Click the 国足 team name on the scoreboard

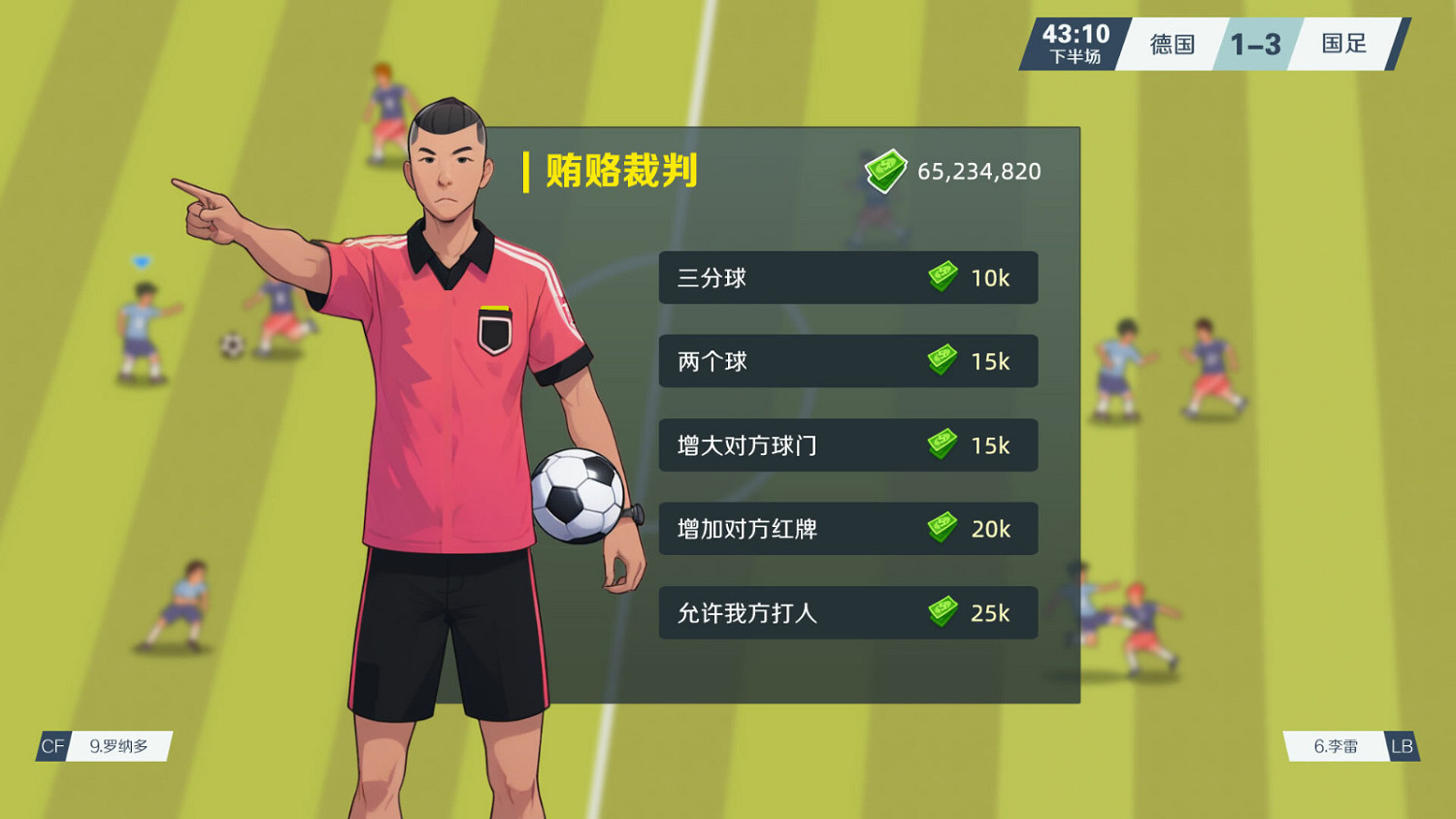1342,44
